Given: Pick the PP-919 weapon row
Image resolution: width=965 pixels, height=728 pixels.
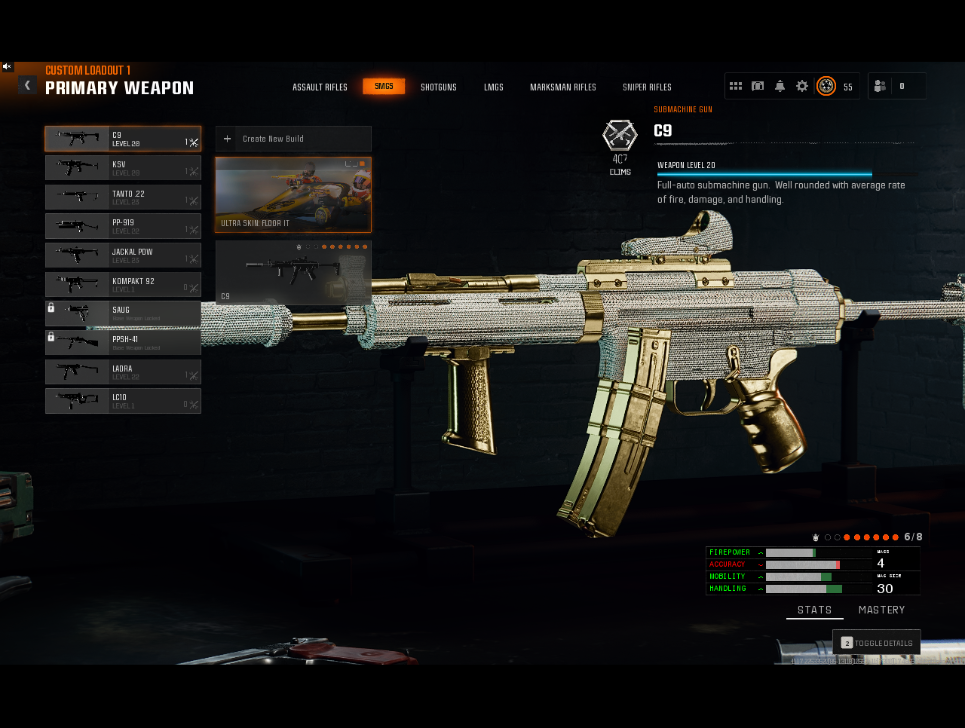Looking at the screenshot, I should click(123, 226).
